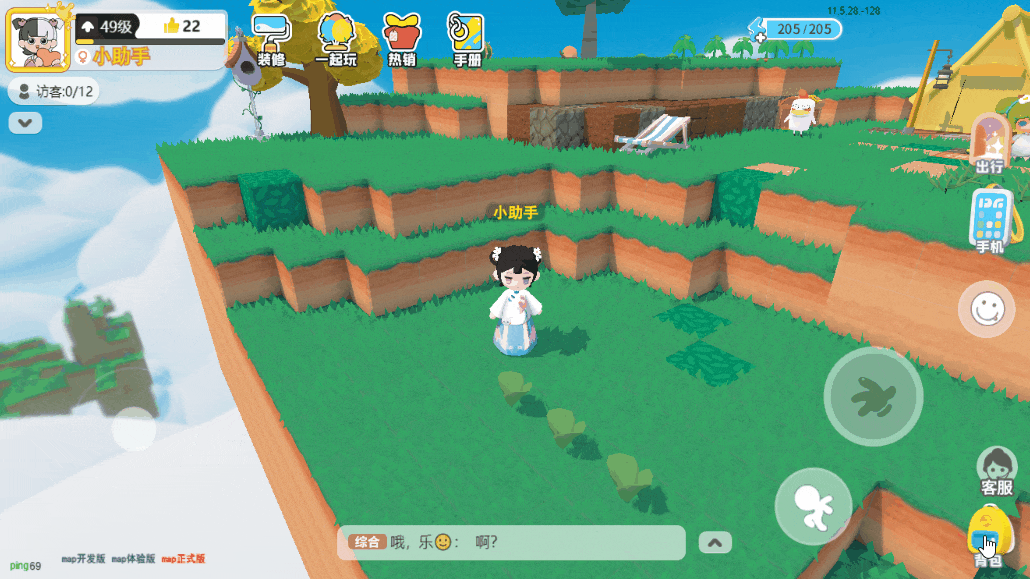Contact 客服 customer service

point(997,470)
